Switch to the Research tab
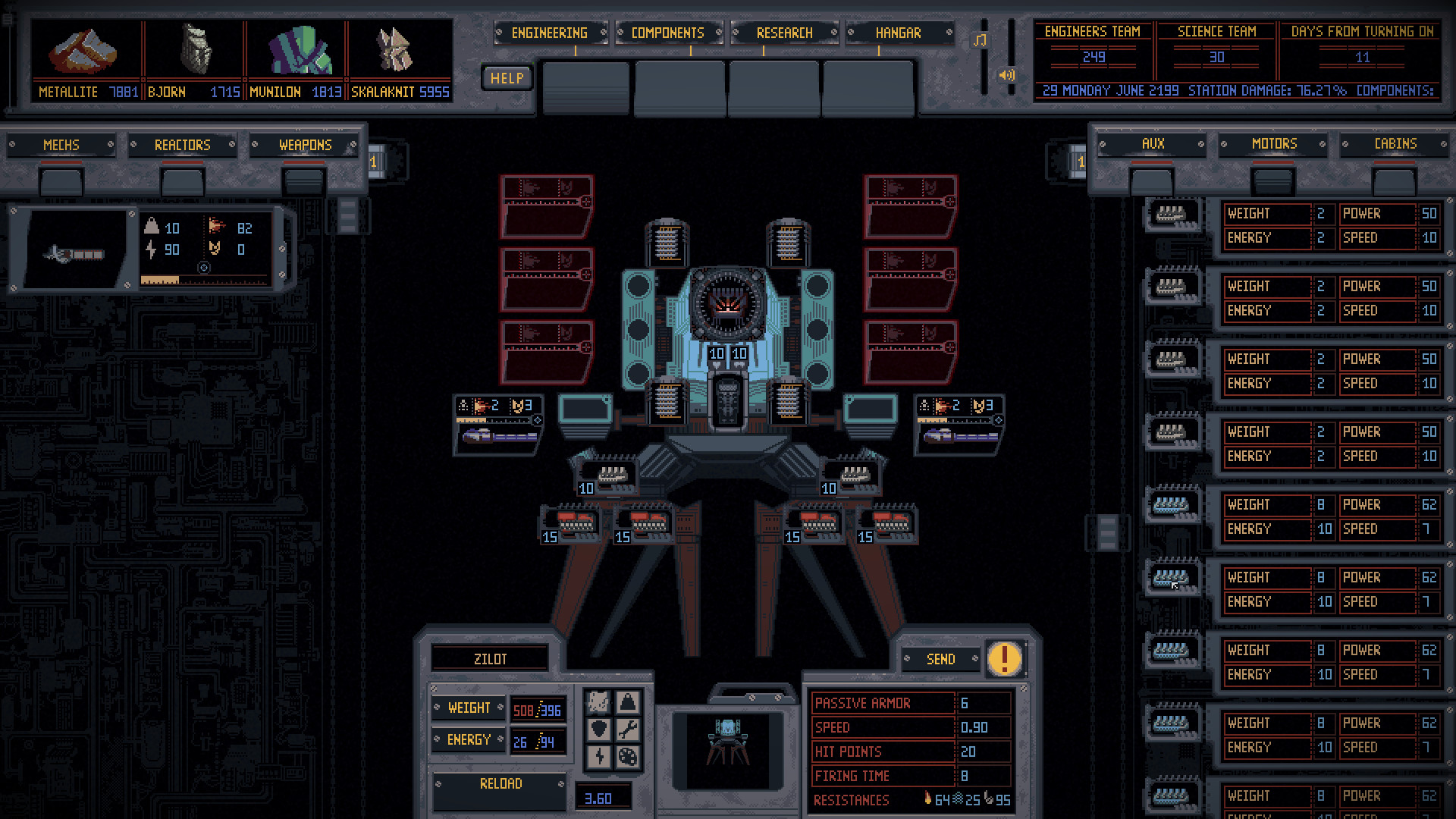This screenshot has height=819, width=1456. (x=784, y=33)
